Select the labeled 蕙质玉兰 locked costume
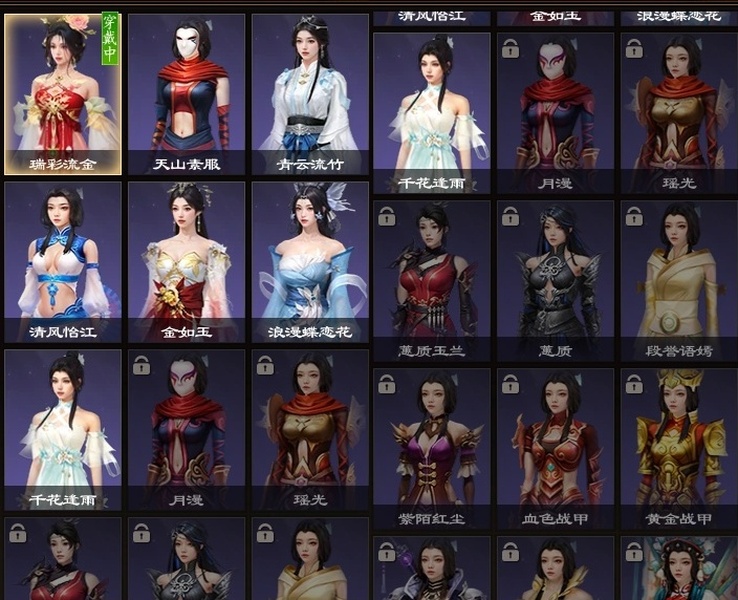 click(x=432, y=280)
